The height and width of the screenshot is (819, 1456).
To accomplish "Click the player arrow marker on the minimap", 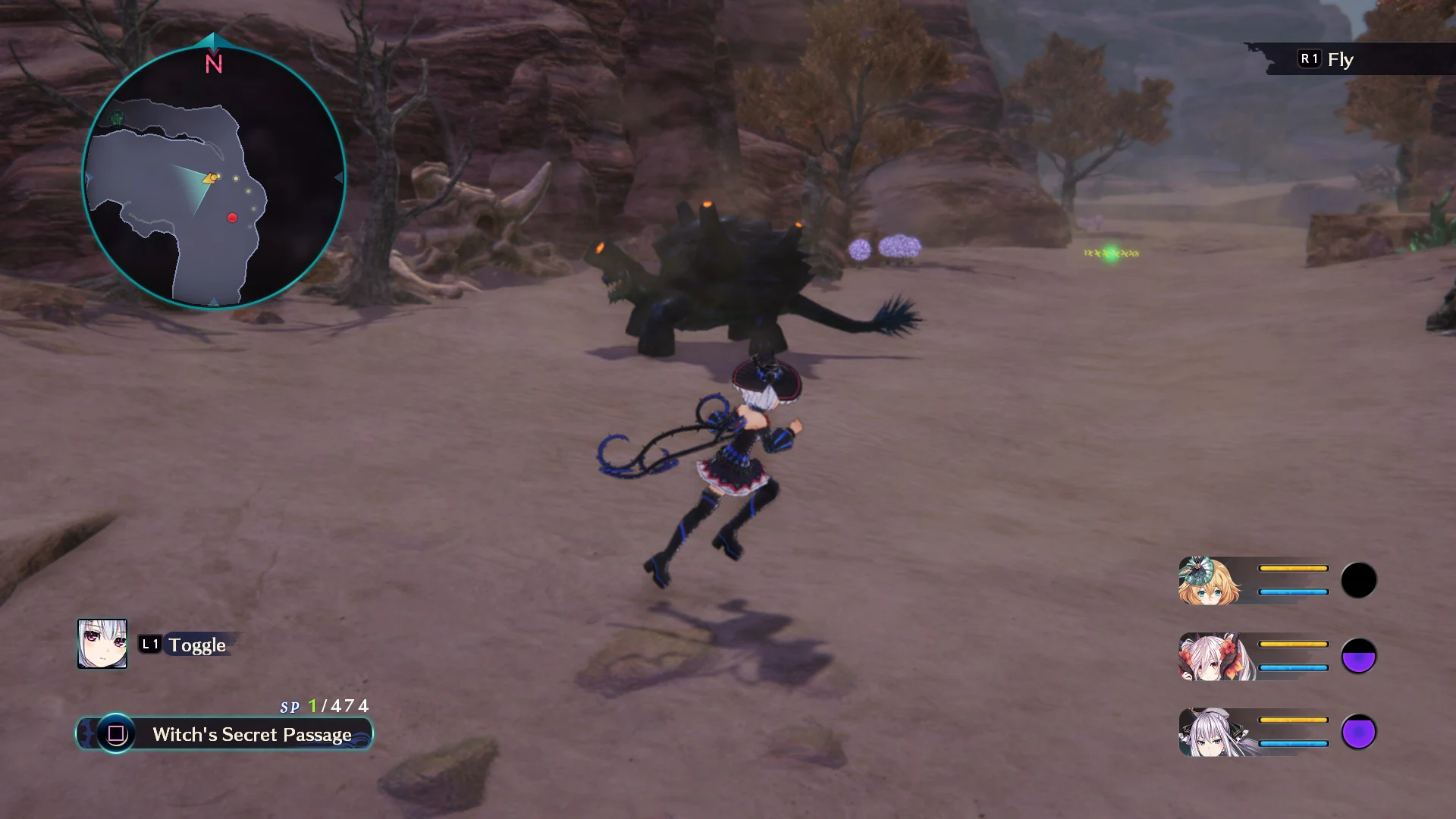I will tap(210, 178).
